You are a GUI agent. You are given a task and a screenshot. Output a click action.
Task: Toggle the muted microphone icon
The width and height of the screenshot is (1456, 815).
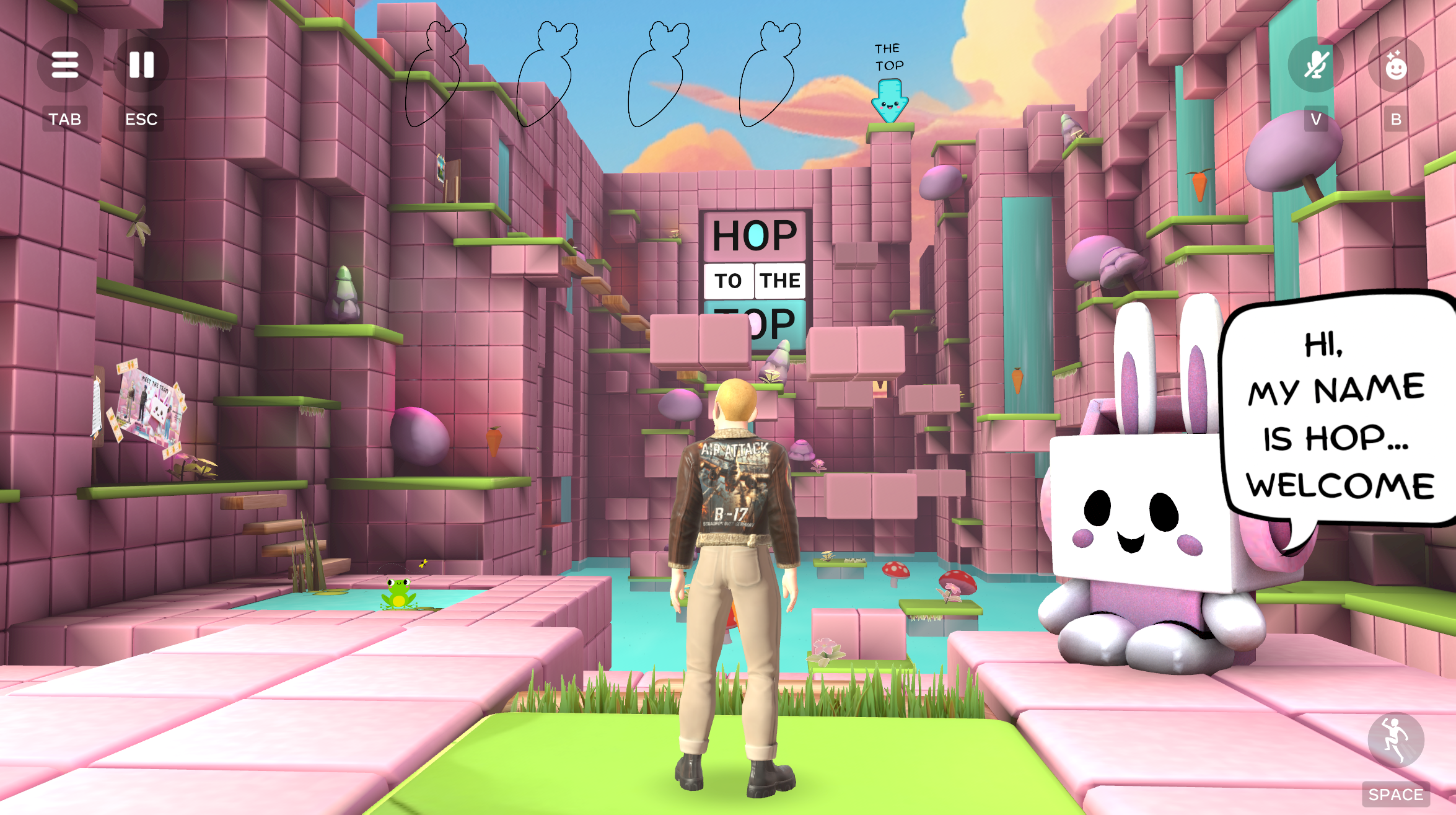point(1315,64)
